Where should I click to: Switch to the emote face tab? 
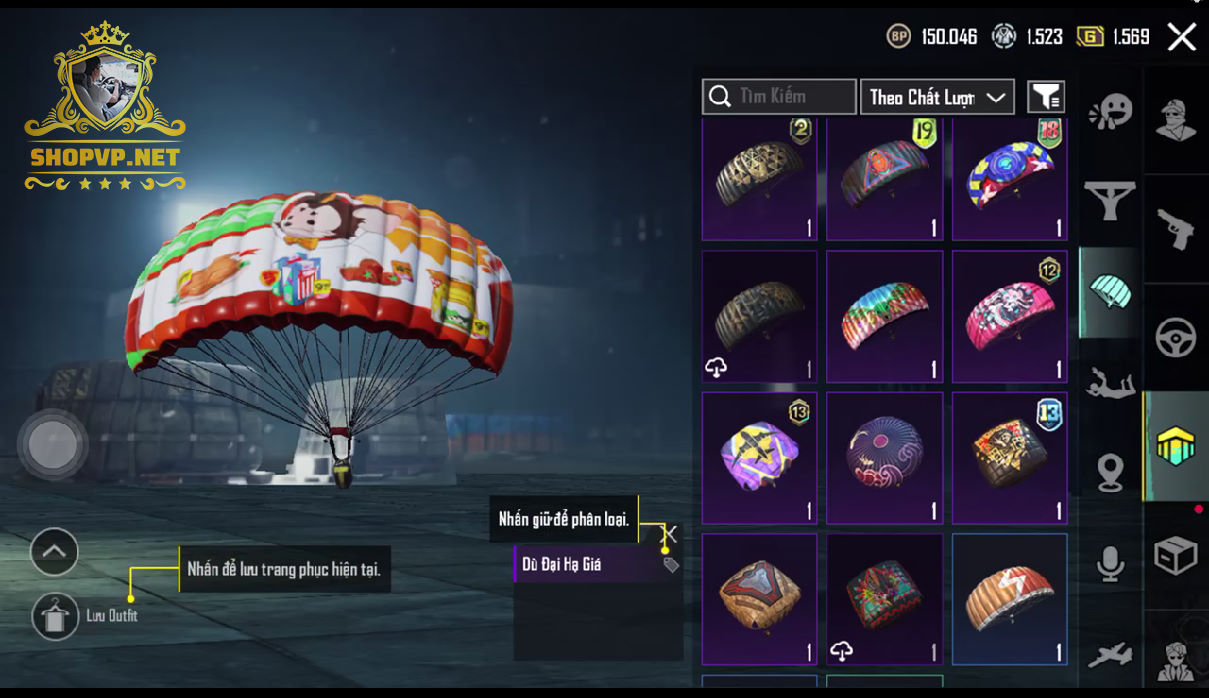pyautogui.click(x=1110, y=110)
